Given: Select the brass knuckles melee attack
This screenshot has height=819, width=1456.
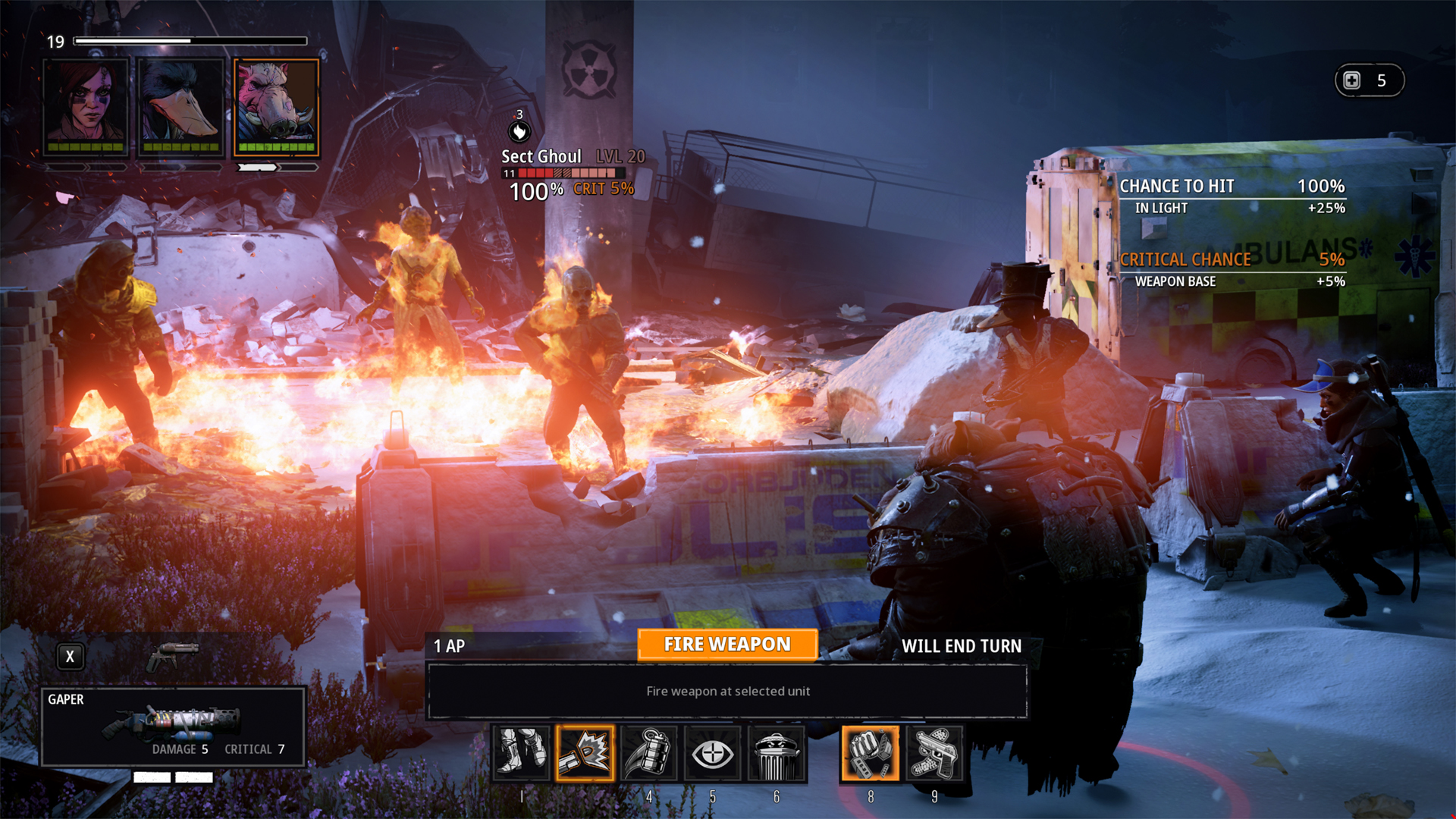Looking at the screenshot, I should coord(870,753).
